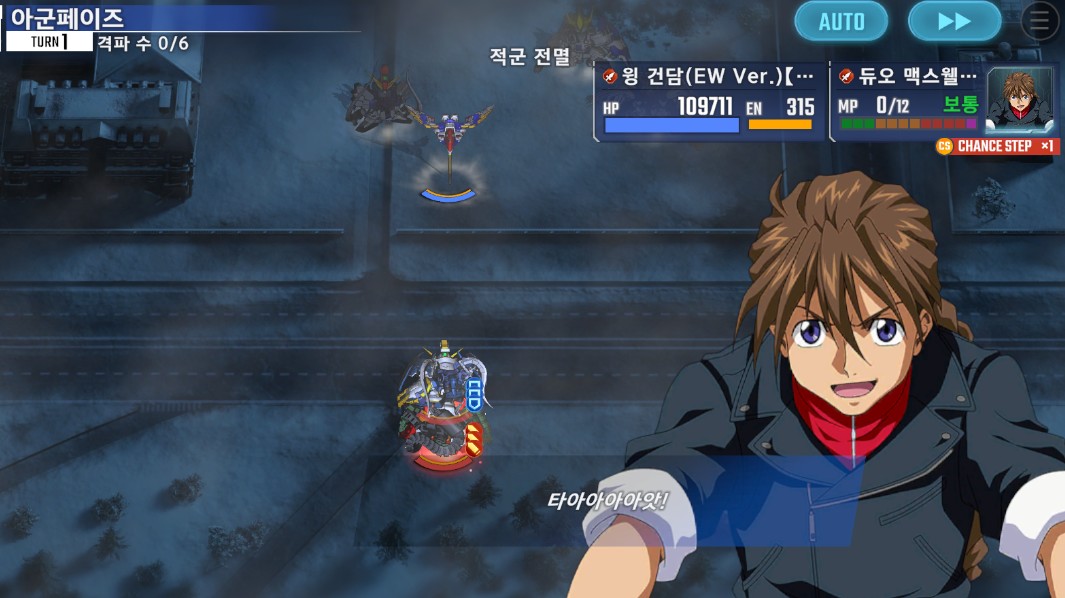This screenshot has width=1065, height=598.
Task: Open the Wing Gundam (EW Ver.) unit status panel
Action: coord(710,102)
